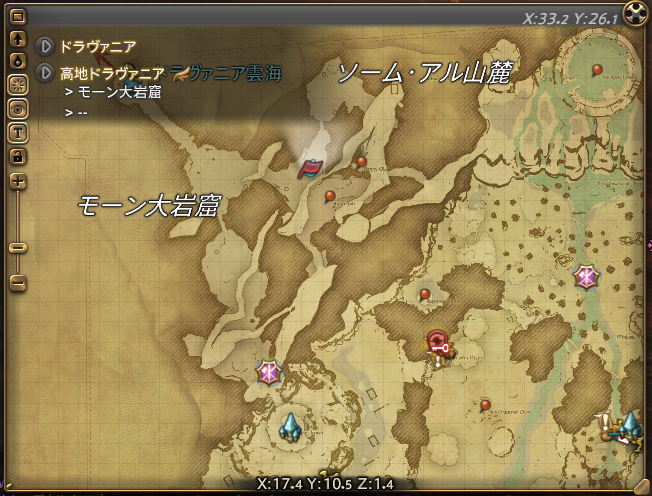Select the red flag marker on map
The width and height of the screenshot is (652, 496).
[310, 168]
